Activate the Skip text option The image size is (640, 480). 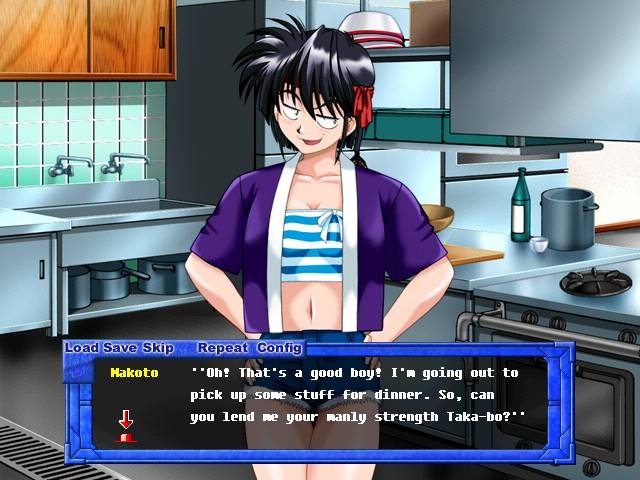[x=158, y=348]
